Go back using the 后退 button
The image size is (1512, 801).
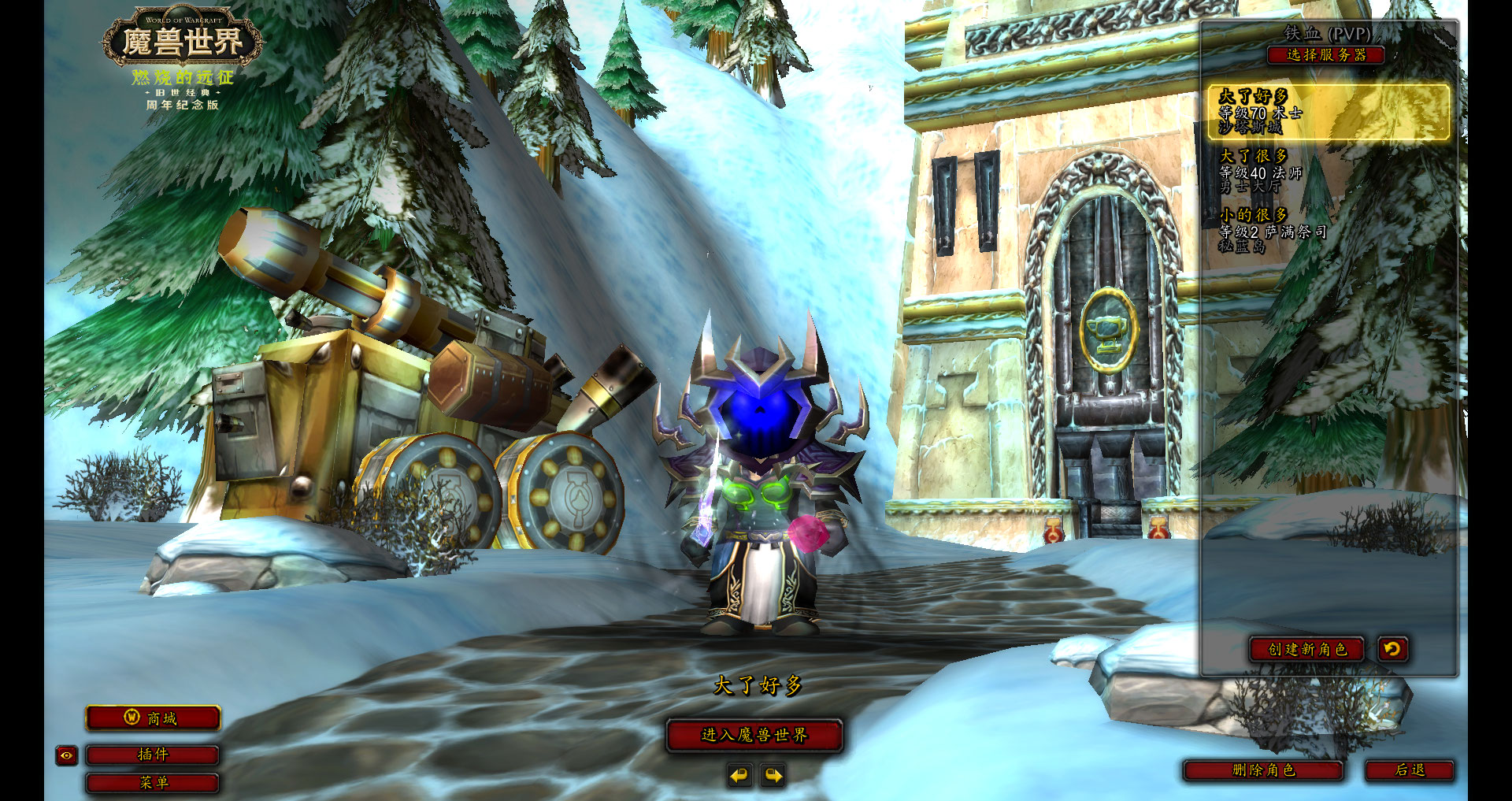click(1410, 770)
